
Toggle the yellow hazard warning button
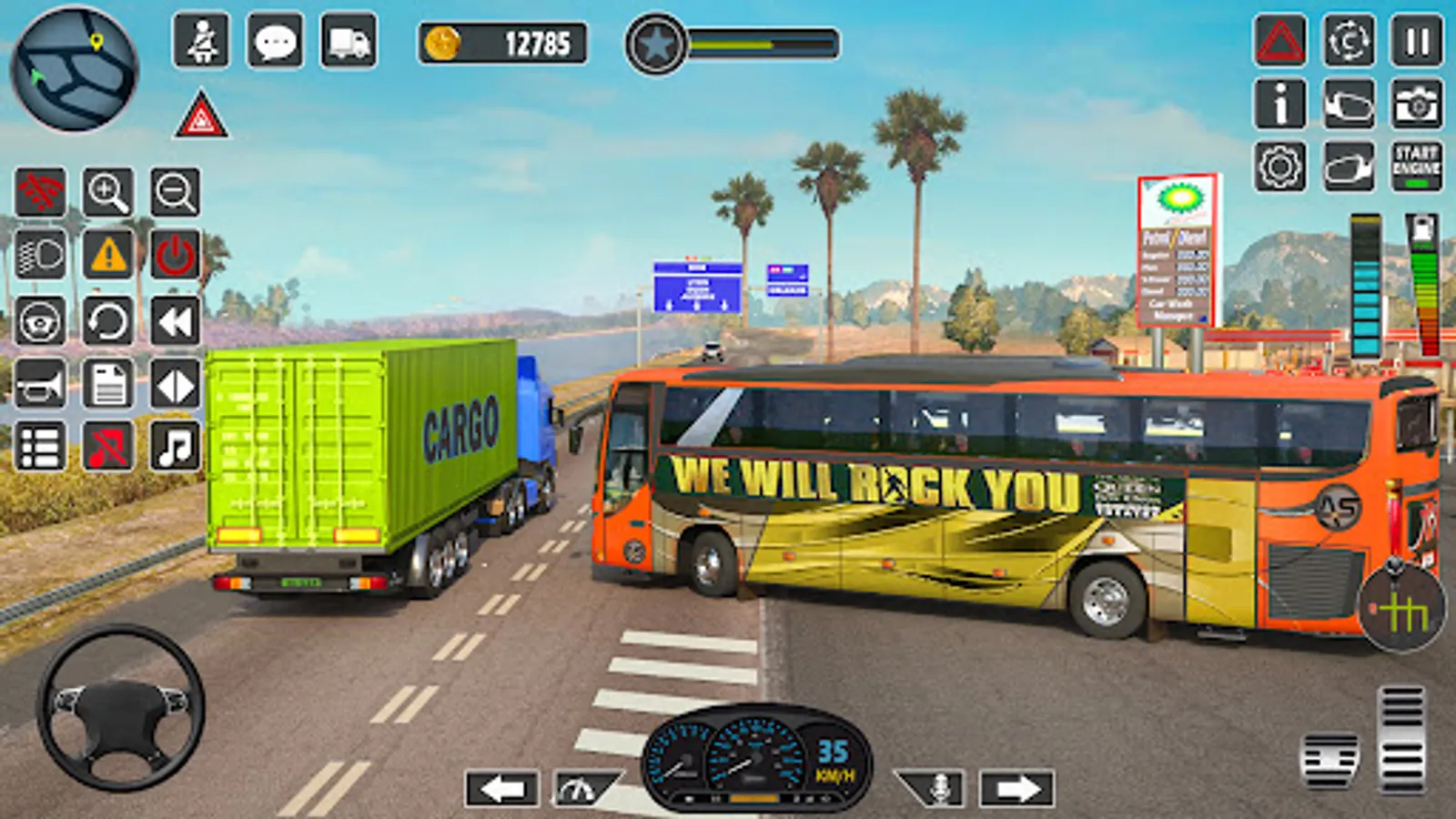point(108,255)
